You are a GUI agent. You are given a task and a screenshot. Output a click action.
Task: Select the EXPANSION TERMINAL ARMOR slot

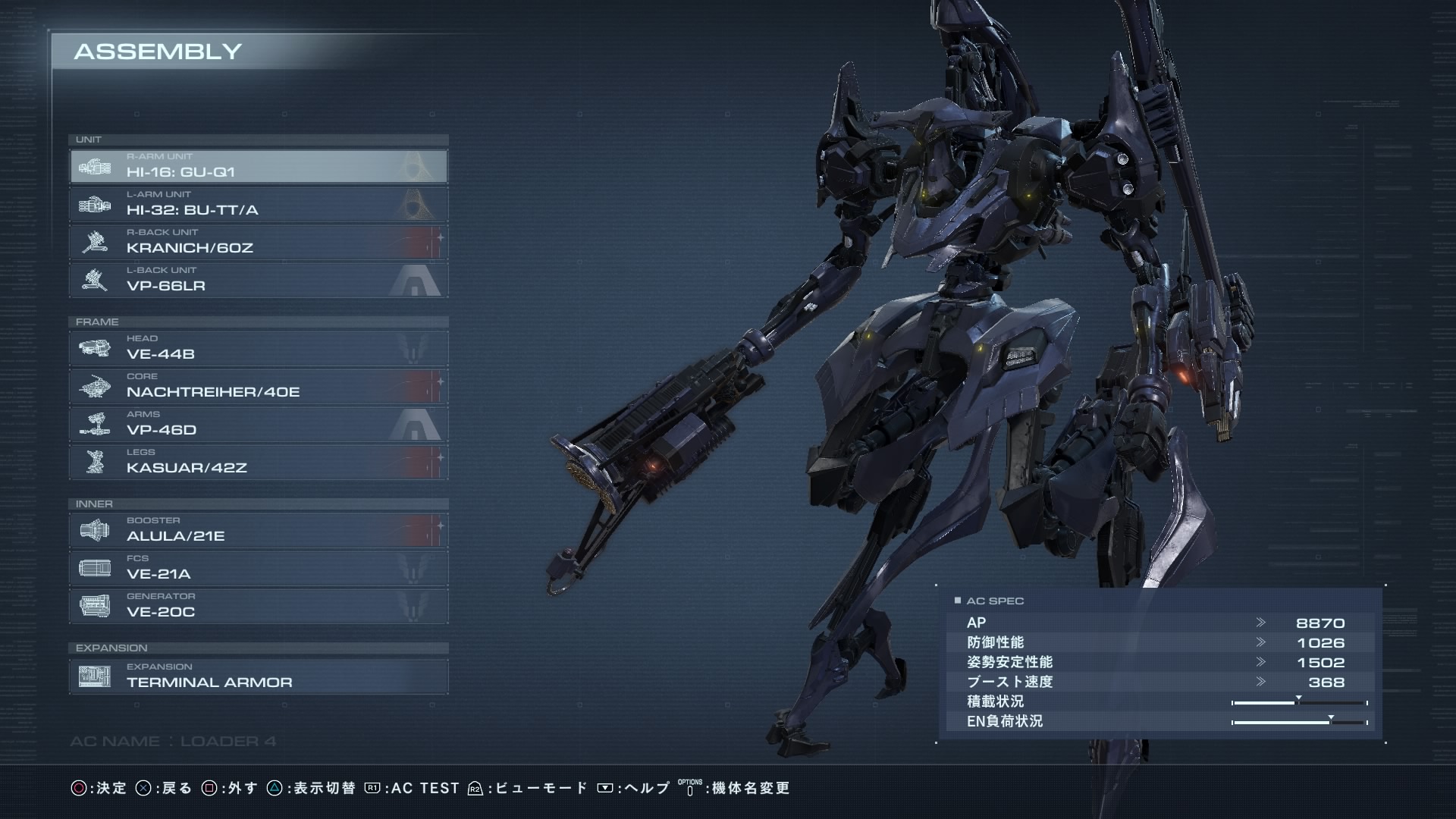(258, 676)
